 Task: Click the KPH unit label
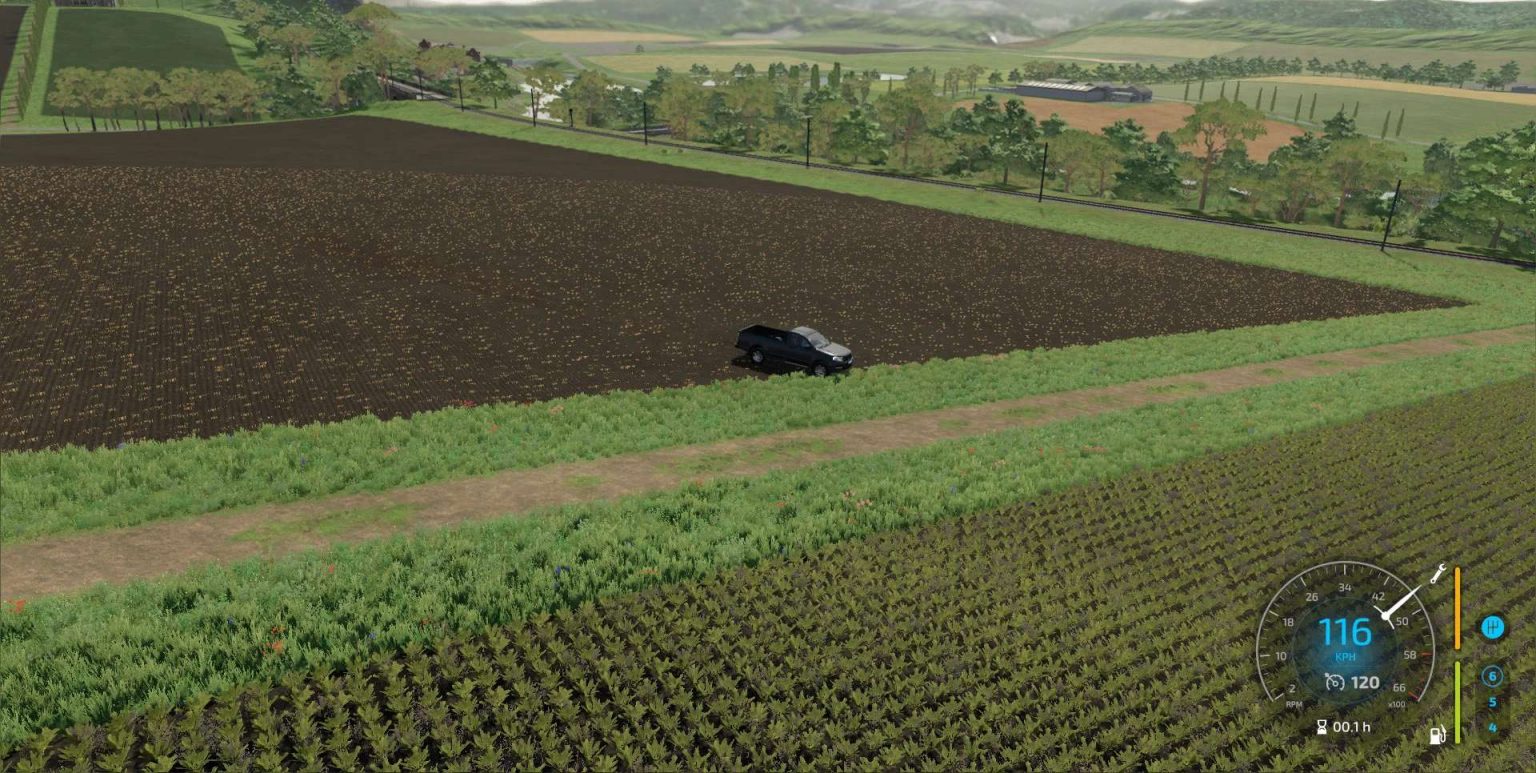click(1345, 657)
